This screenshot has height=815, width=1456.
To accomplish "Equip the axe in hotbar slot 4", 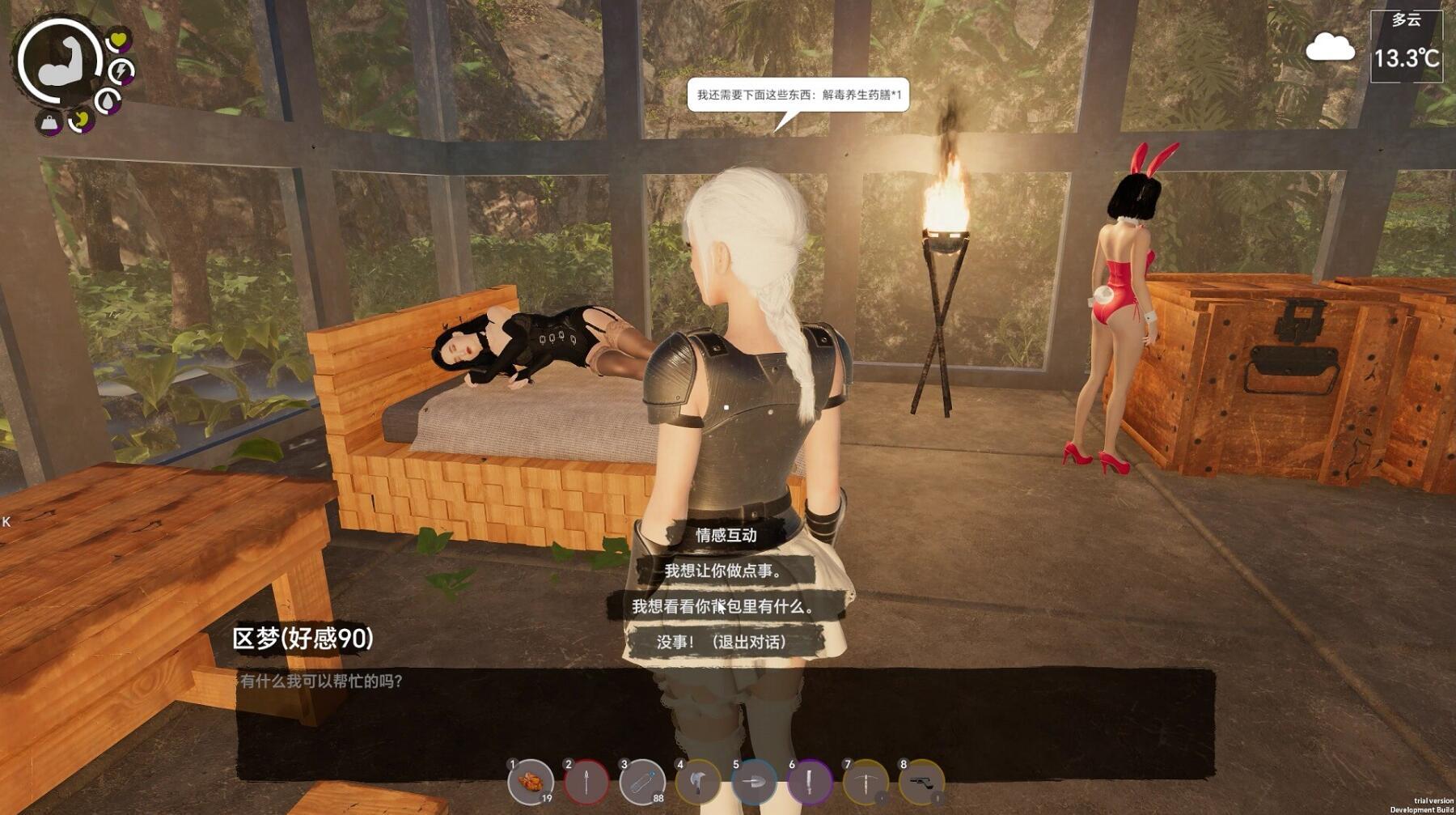I will pyautogui.click(x=697, y=781).
